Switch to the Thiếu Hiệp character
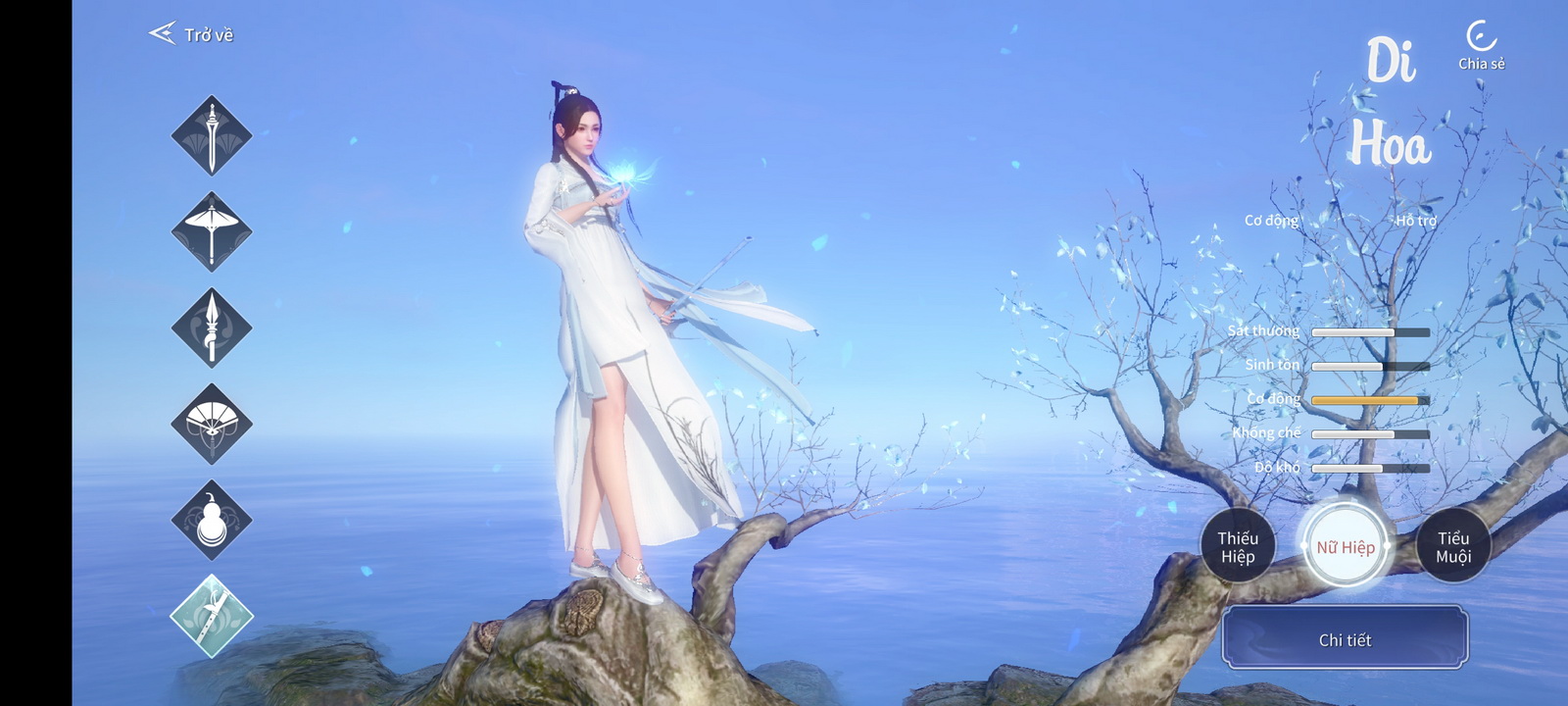This screenshot has height=706, width=1568. pyautogui.click(x=1237, y=546)
